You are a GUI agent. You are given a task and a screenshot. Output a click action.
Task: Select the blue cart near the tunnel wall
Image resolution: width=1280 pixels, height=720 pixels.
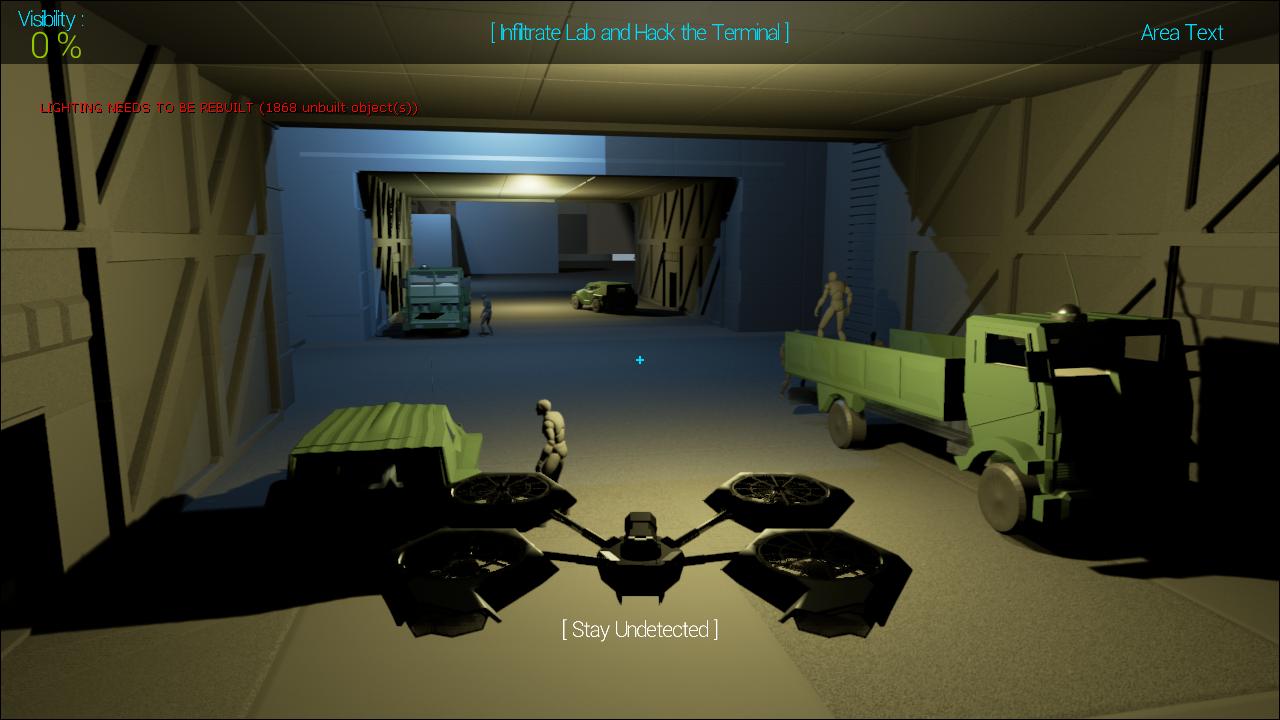click(437, 295)
